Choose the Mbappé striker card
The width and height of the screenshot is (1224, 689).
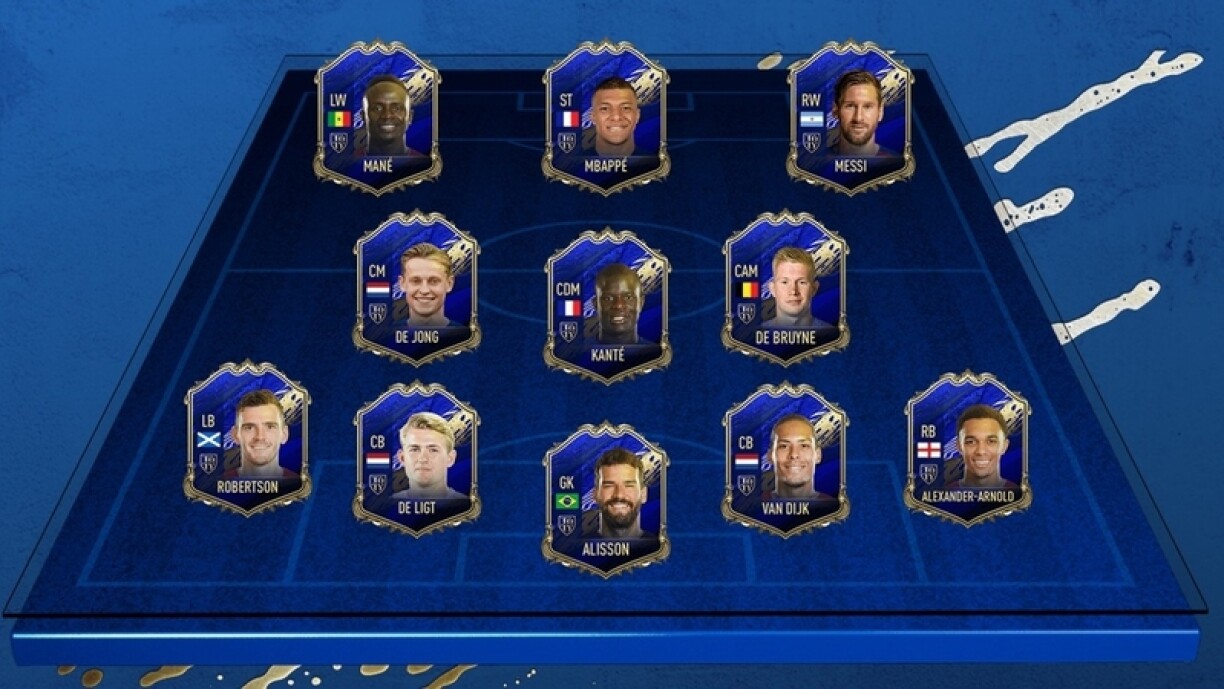[606, 118]
